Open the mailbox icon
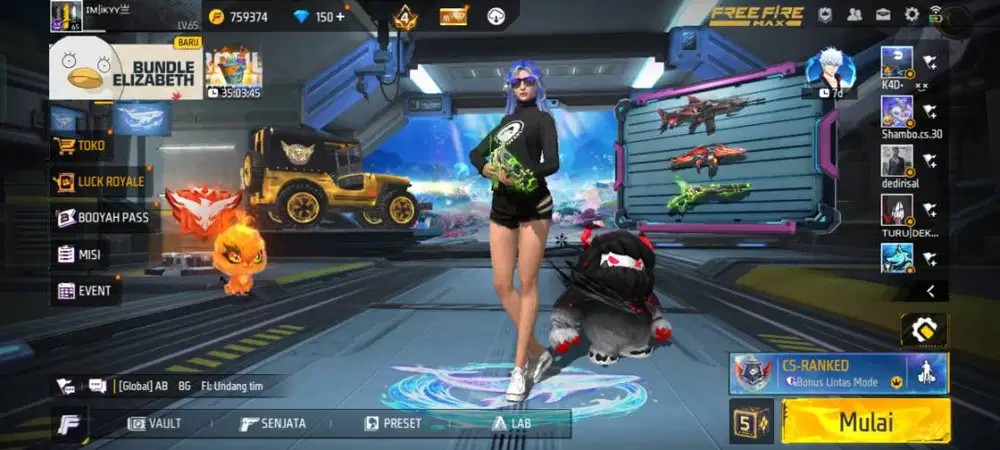 pos(884,15)
